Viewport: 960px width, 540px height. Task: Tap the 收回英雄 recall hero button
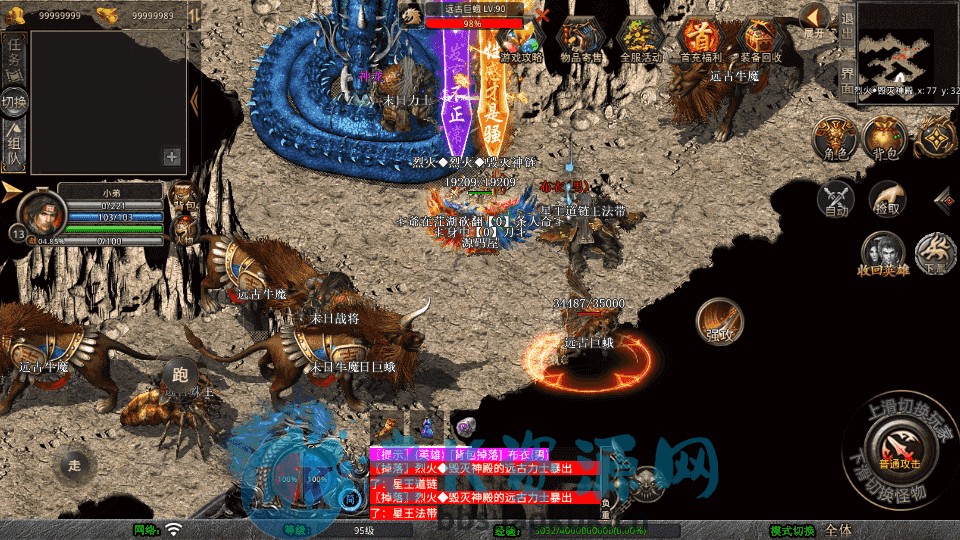point(883,252)
